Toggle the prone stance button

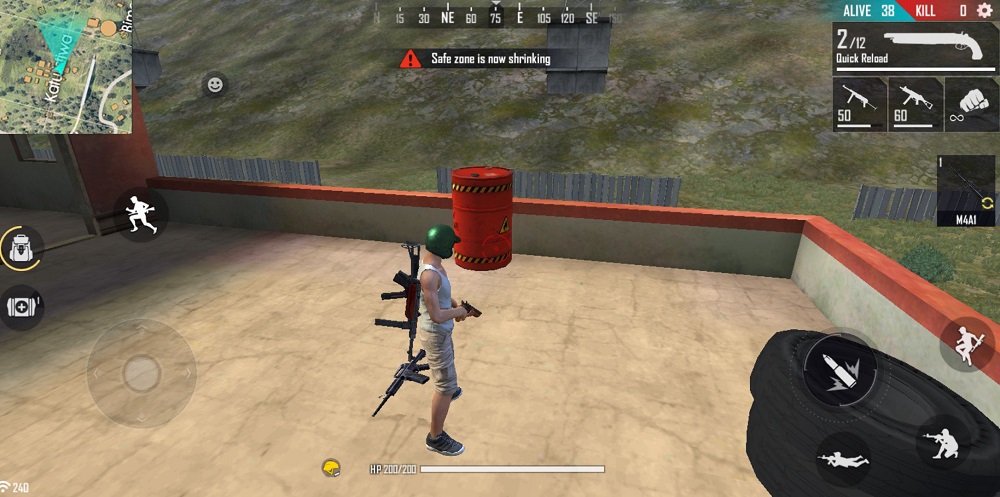click(x=842, y=458)
